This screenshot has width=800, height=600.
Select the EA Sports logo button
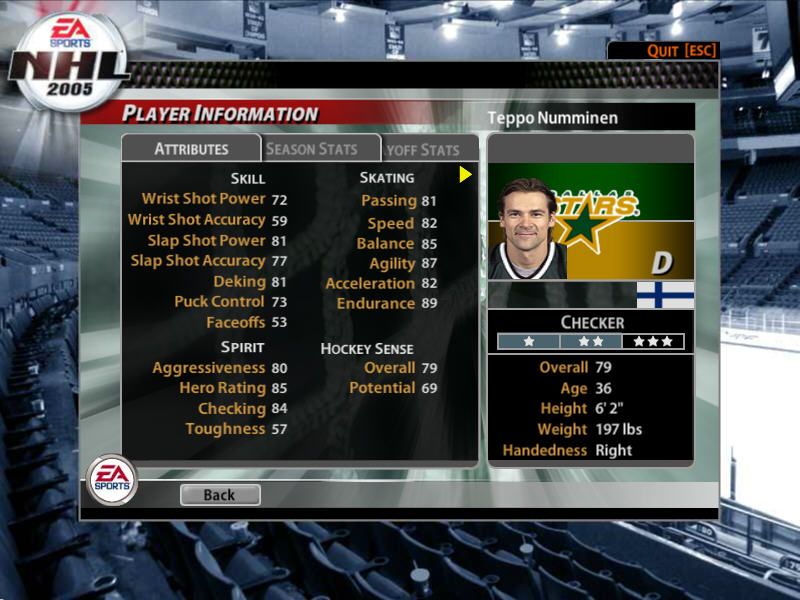112,479
